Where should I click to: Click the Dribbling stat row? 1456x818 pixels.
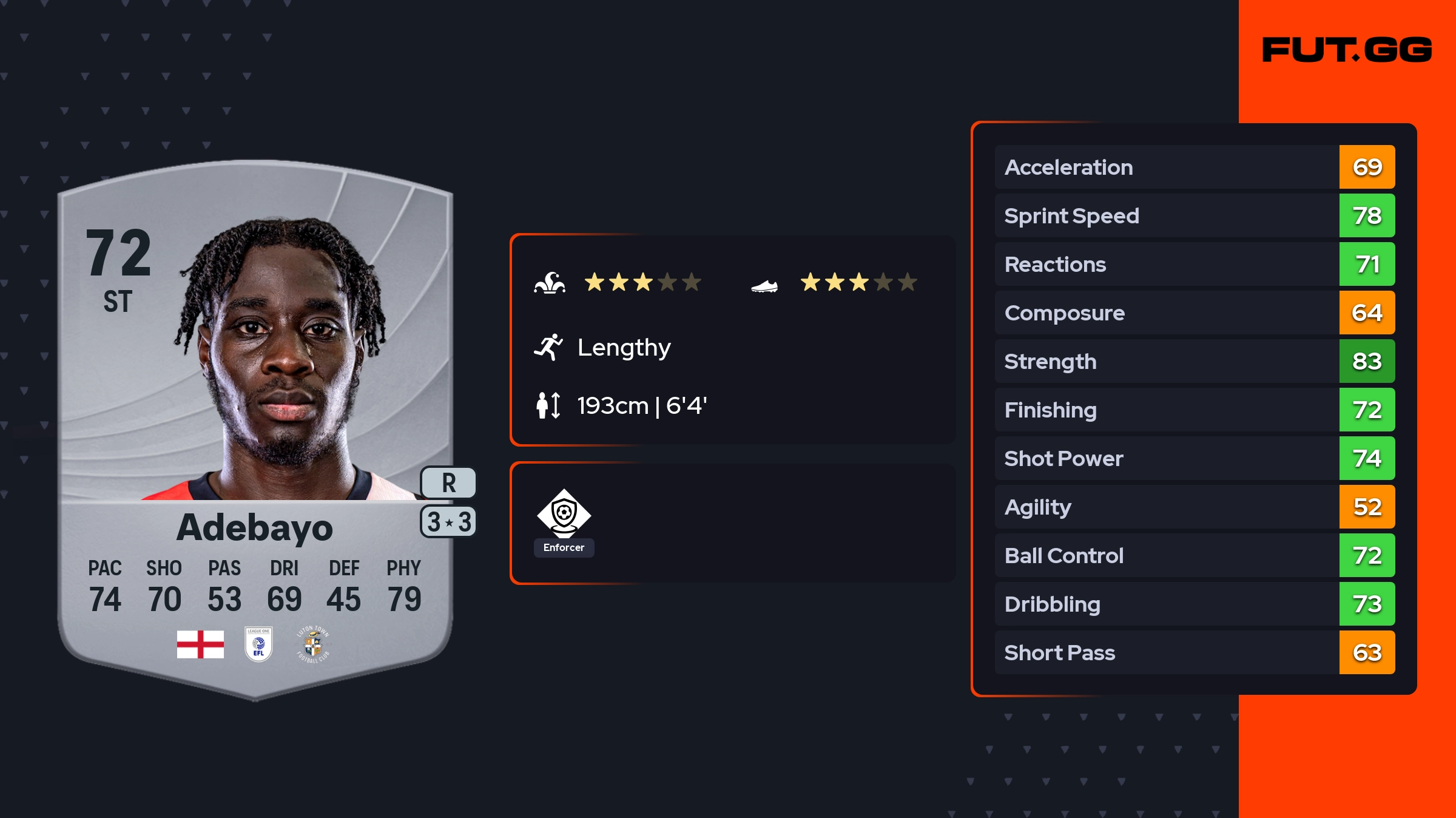coord(1194,604)
